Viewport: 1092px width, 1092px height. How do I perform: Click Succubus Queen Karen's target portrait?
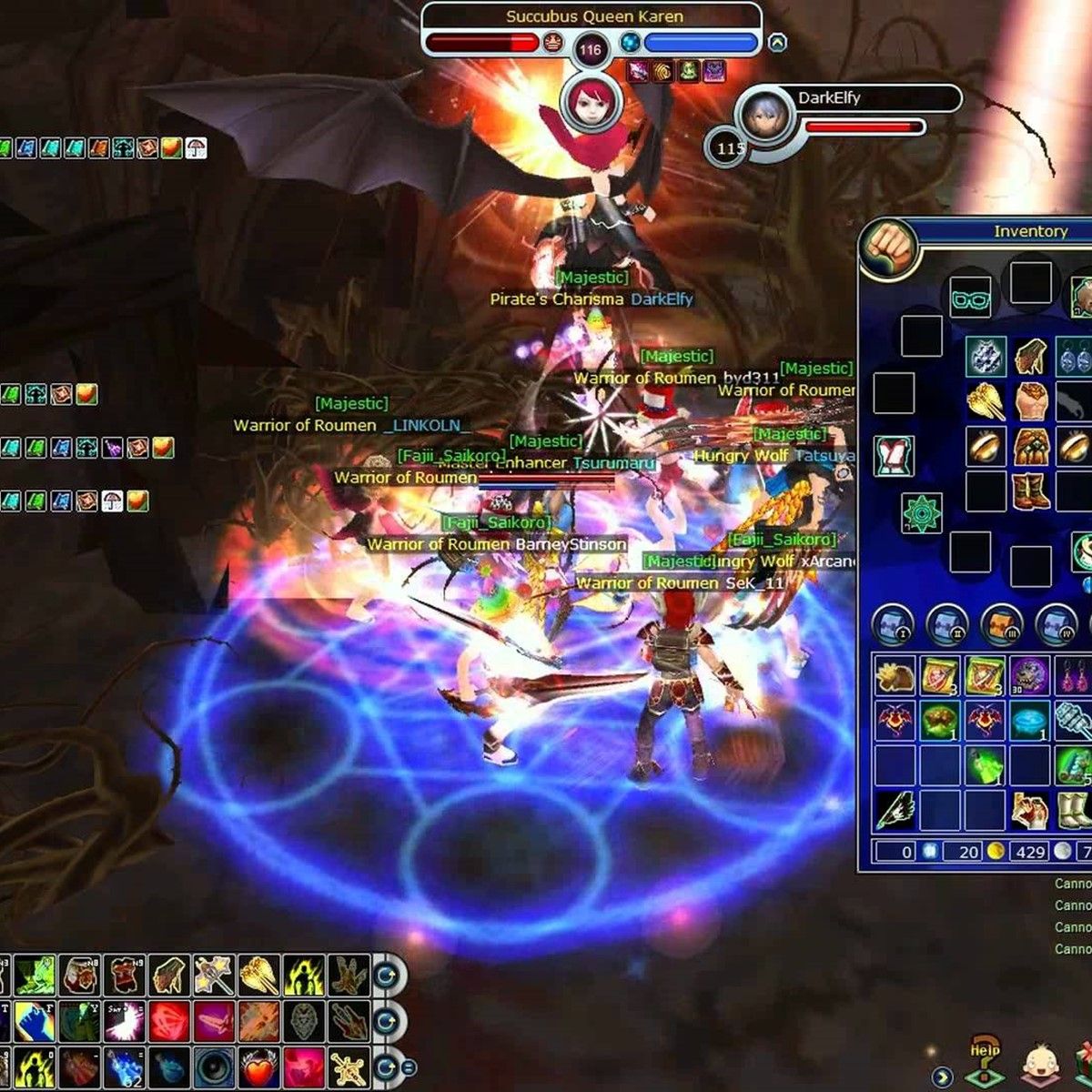590,101
